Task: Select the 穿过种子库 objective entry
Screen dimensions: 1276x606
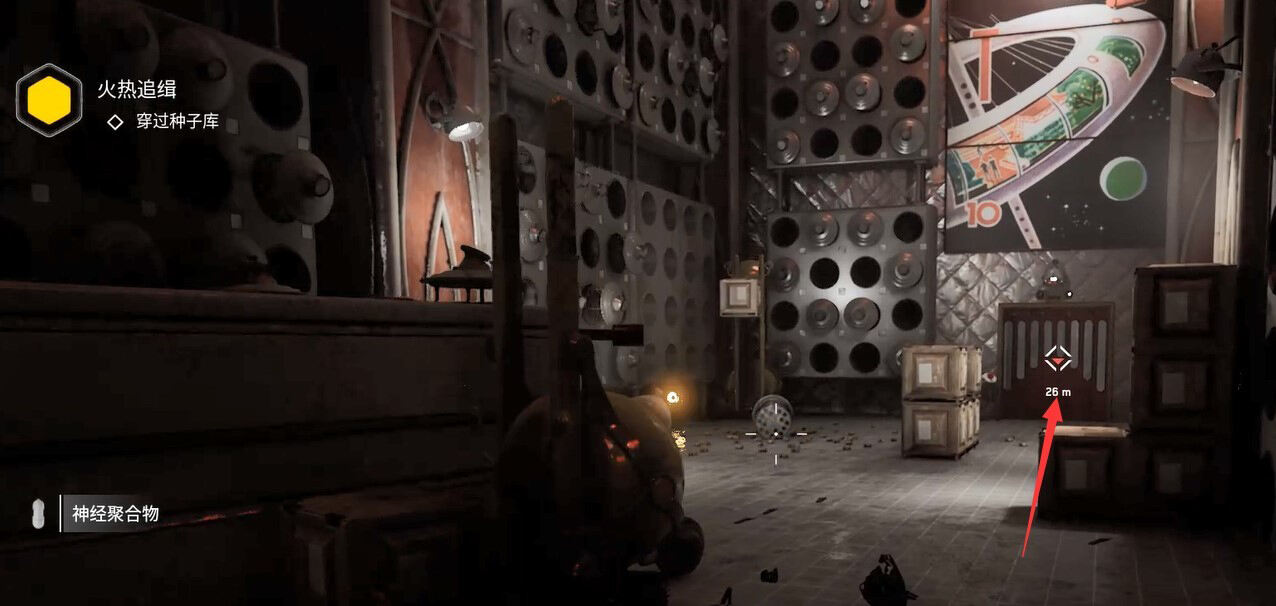Action: coord(177,124)
